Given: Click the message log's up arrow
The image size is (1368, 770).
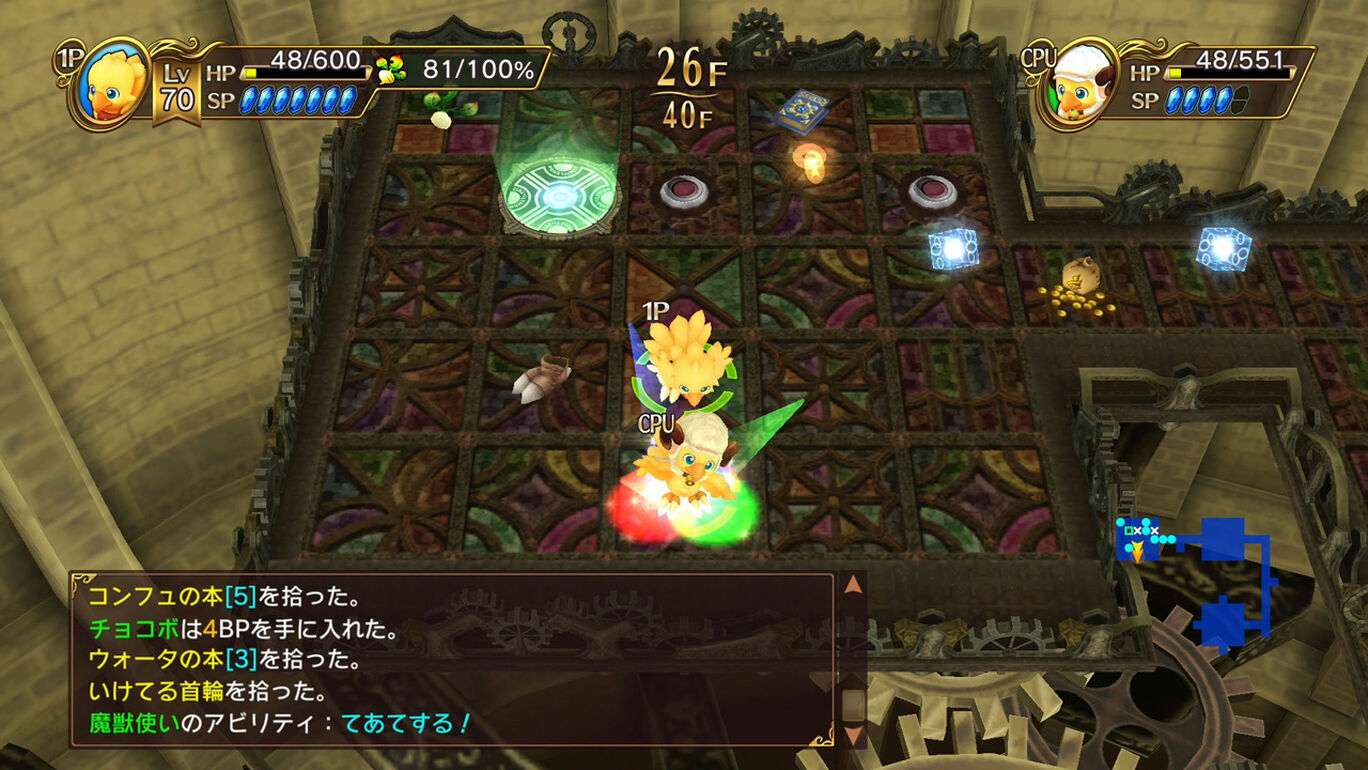Looking at the screenshot, I should 852,585.
